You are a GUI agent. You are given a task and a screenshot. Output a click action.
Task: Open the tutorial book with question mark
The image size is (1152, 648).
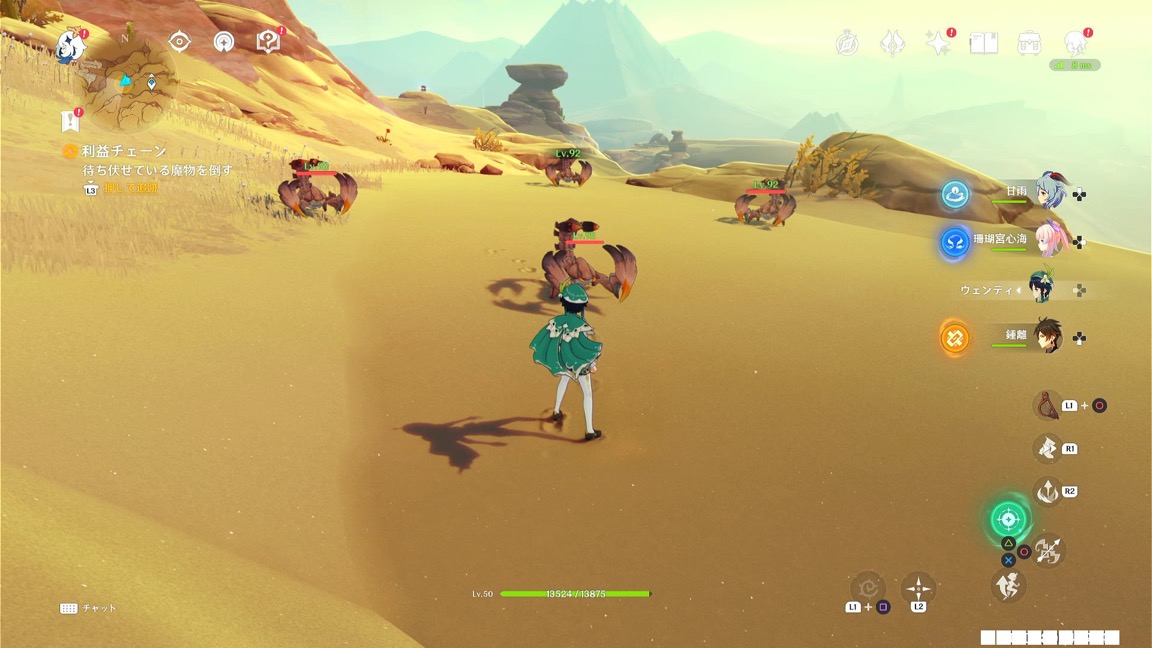268,41
